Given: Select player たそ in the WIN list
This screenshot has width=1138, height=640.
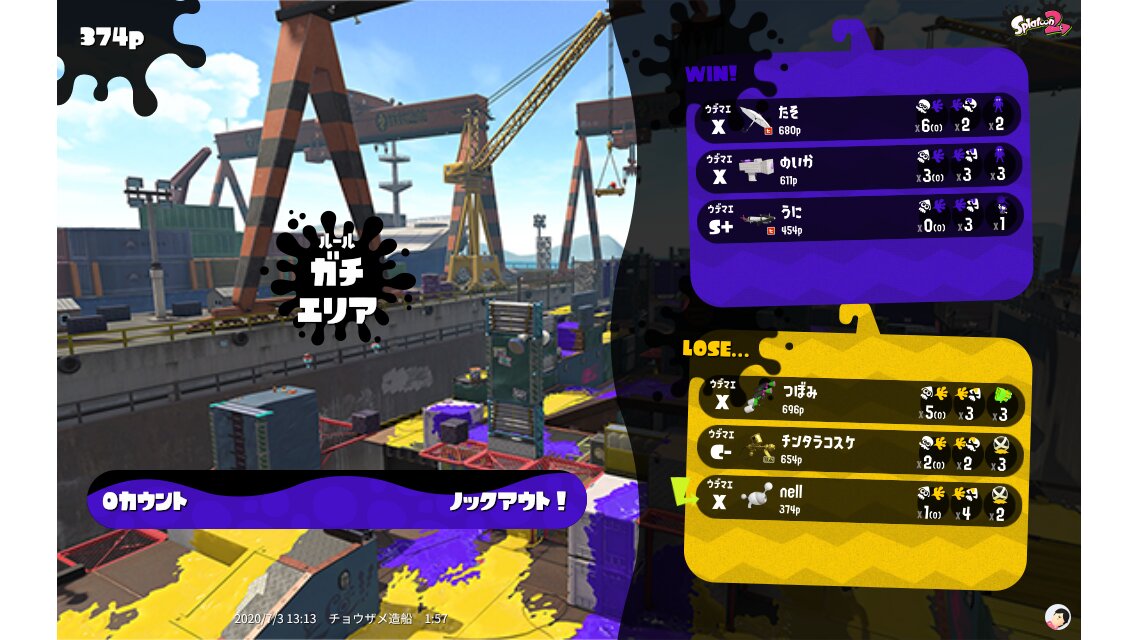Looking at the screenshot, I should point(858,116).
